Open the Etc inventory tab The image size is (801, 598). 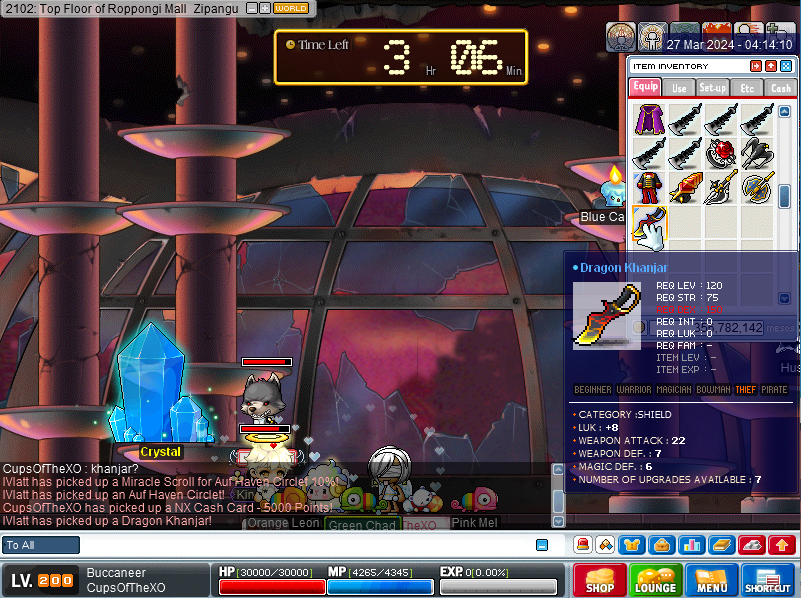747,88
